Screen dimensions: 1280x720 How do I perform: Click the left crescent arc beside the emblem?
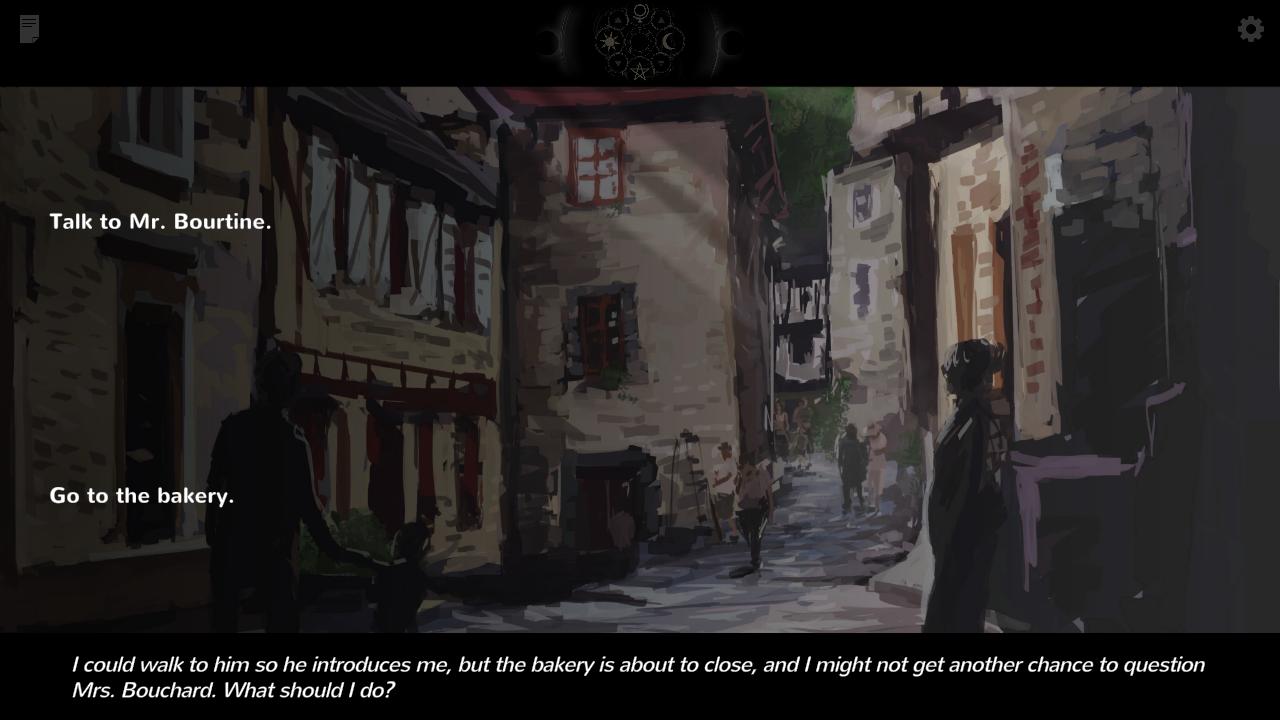click(563, 40)
